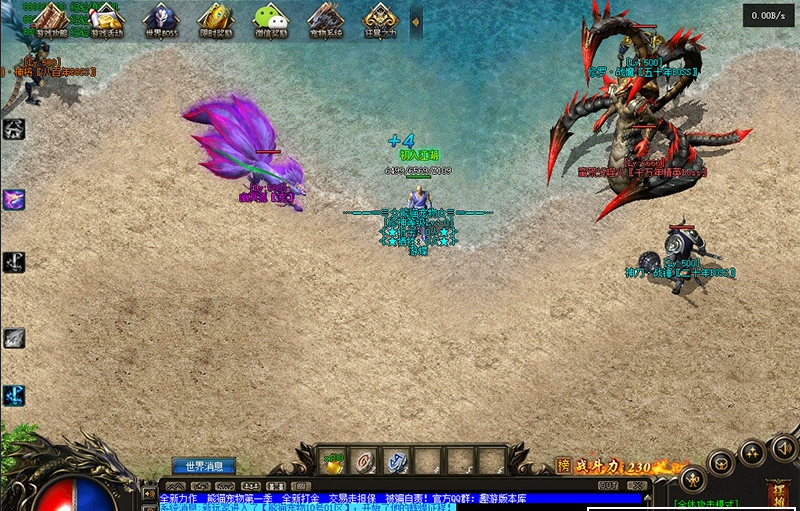Use the scroll item in hotbar

pyautogui.click(x=365, y=459)
